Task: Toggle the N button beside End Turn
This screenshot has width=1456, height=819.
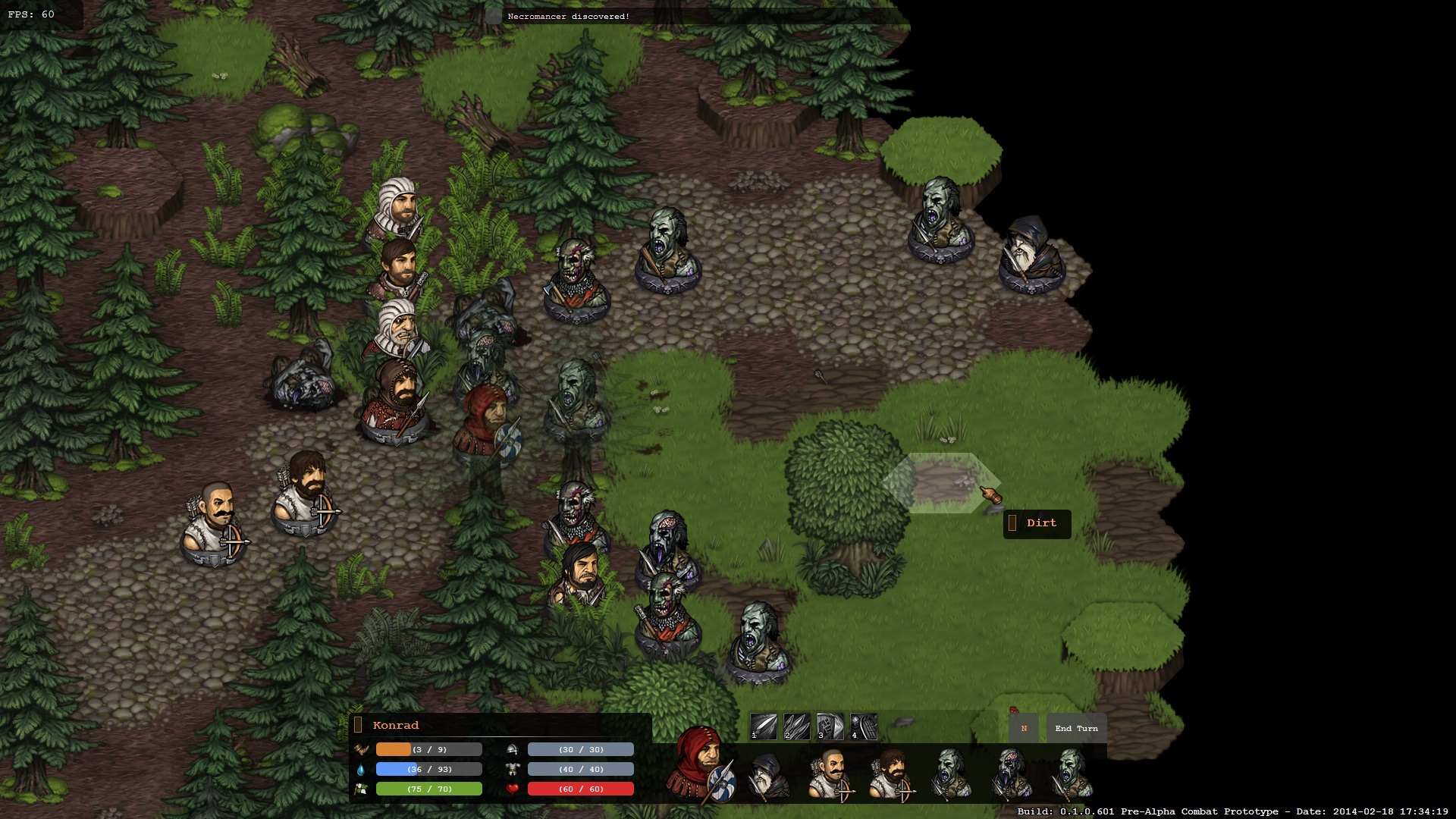Action: (1023, 729)
